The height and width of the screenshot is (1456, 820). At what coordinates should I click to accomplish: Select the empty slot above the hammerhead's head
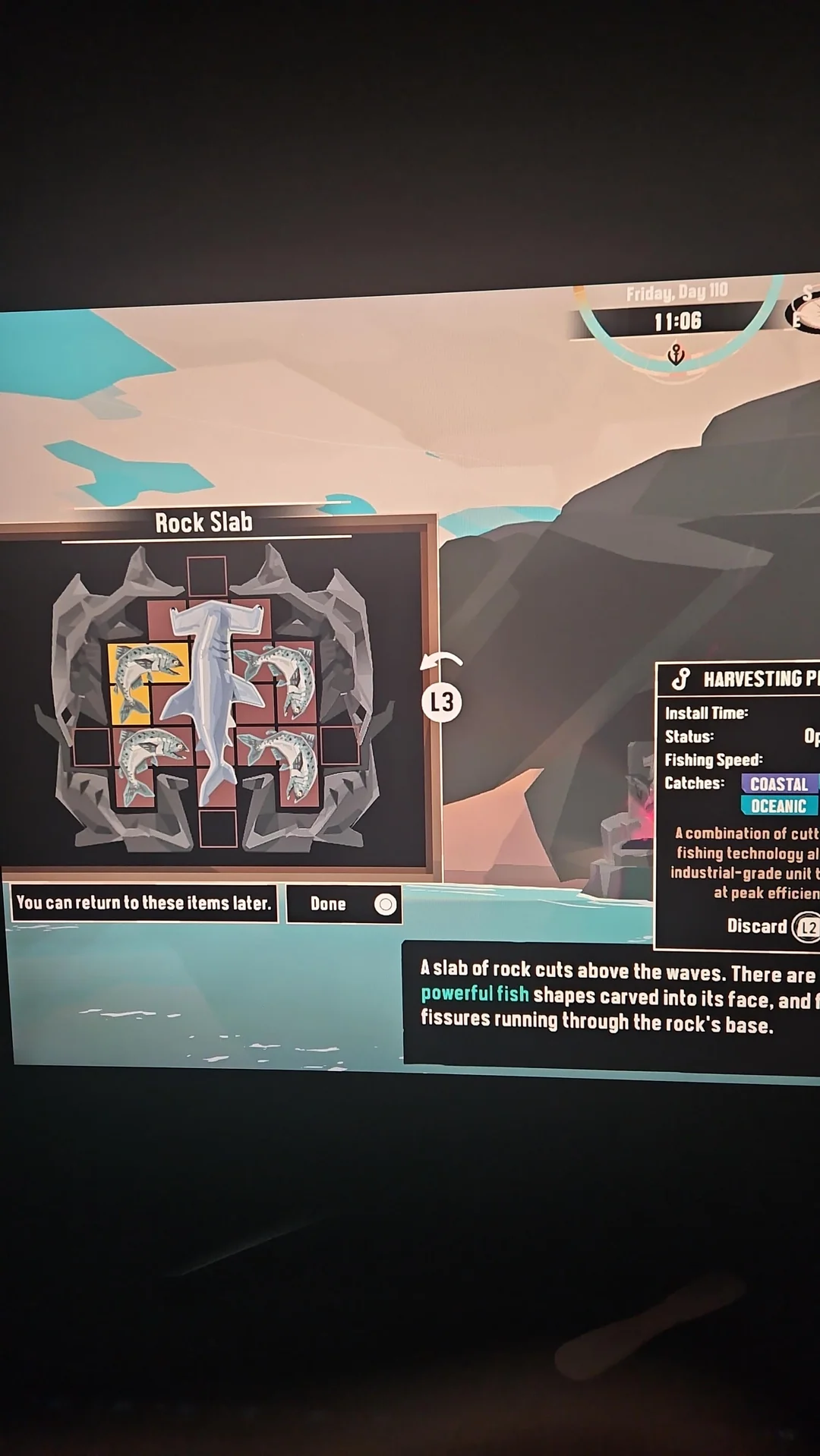[x=207, y=575]
